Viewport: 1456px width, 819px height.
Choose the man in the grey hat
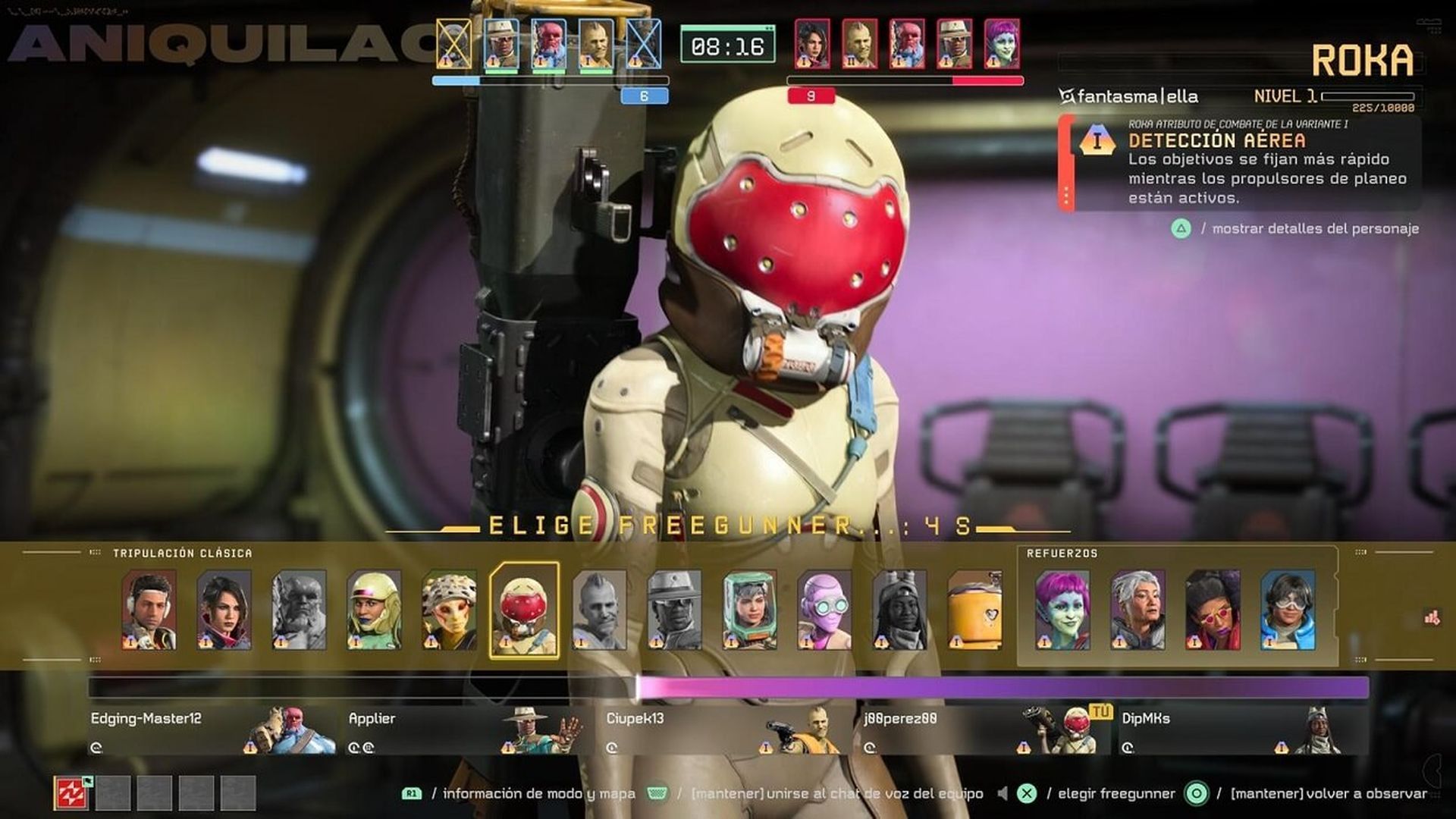tap(674, 610)
